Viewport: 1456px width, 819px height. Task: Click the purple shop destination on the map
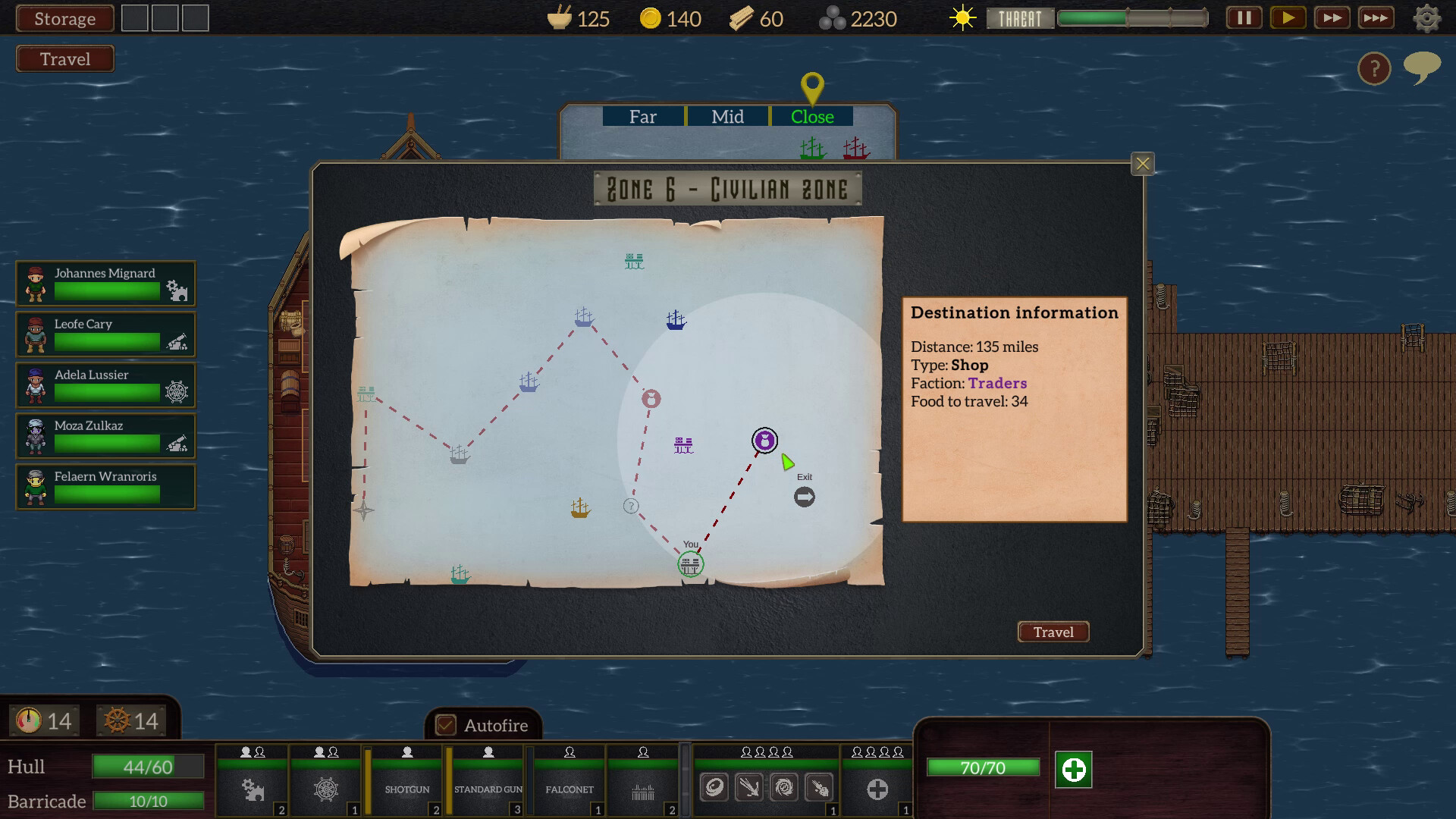click(764, 440)
